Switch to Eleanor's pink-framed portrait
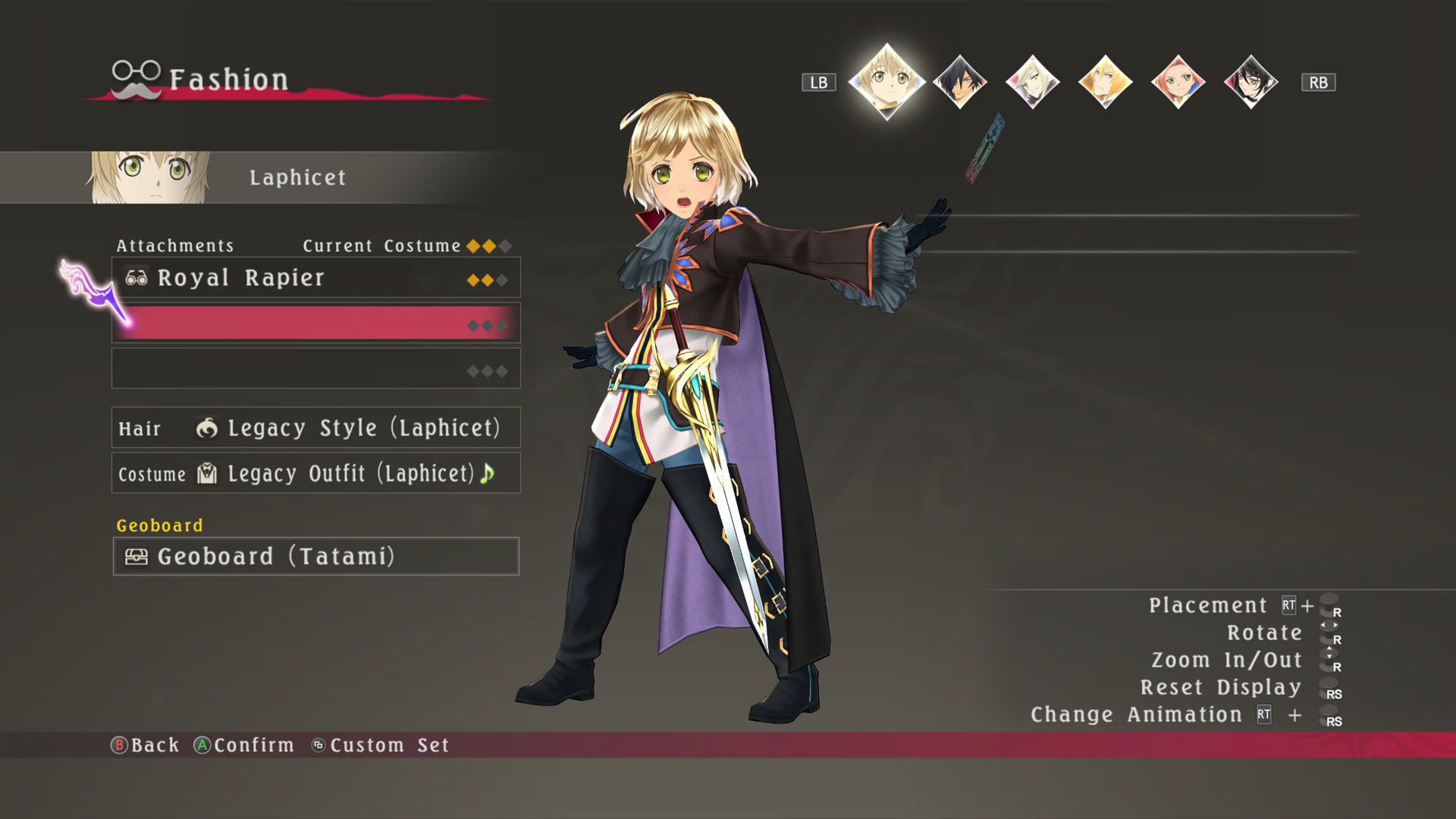The width and height of the screenshot is (1456, 819). [x=1177, y=81]
